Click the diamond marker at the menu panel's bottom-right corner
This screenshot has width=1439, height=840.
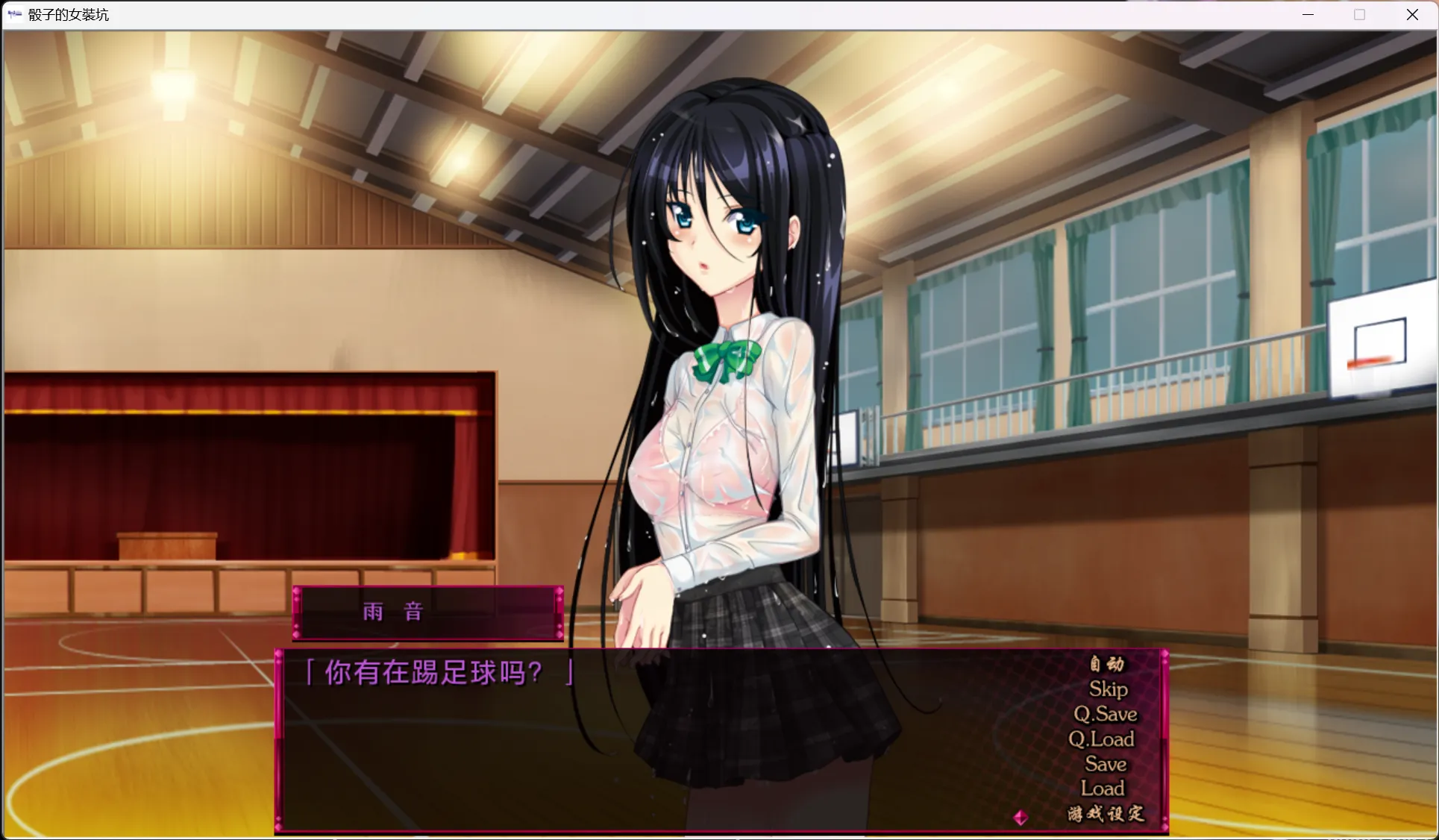click(1165, 828)
